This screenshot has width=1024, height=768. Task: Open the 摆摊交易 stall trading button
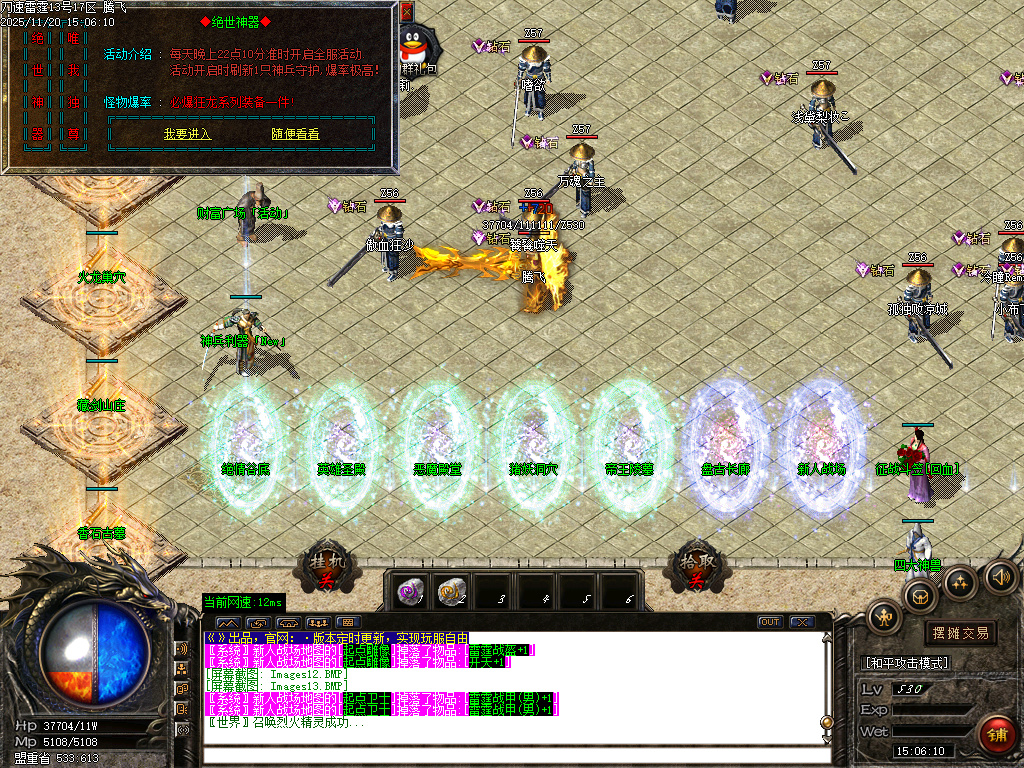tap(960, 633)
